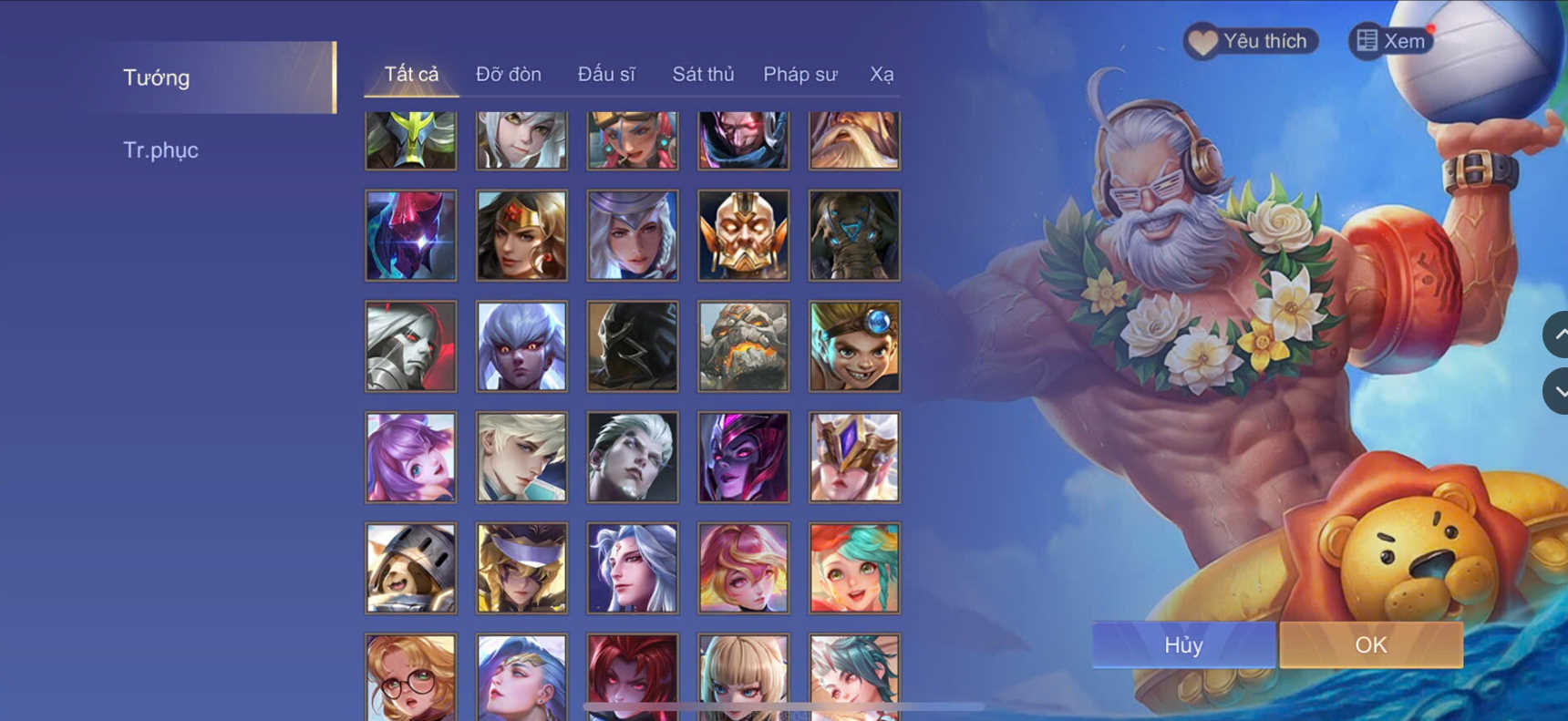
Task: Confirm selection with the OK button
Action: 1370,644
